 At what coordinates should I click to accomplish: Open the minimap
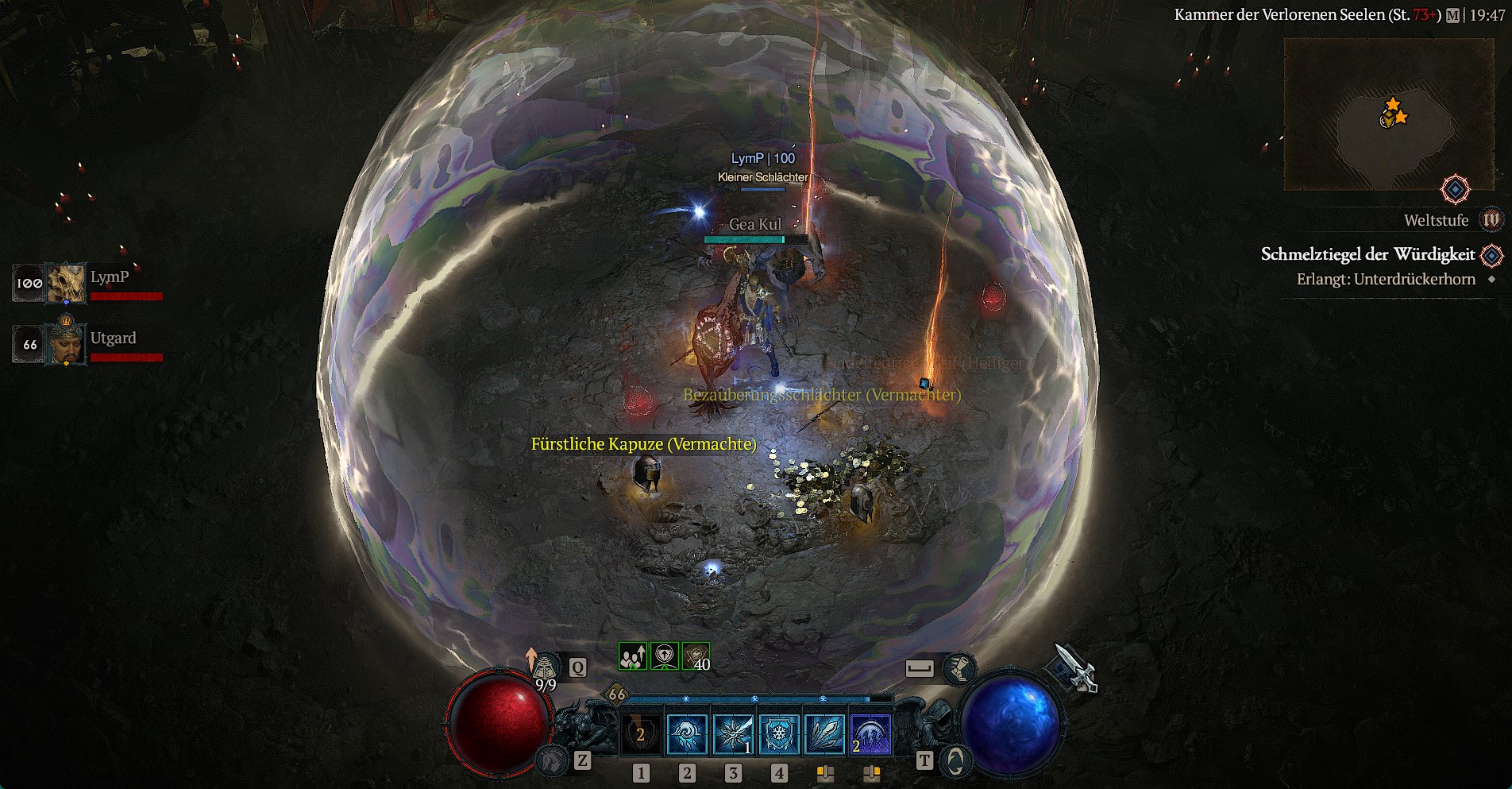1388,115
